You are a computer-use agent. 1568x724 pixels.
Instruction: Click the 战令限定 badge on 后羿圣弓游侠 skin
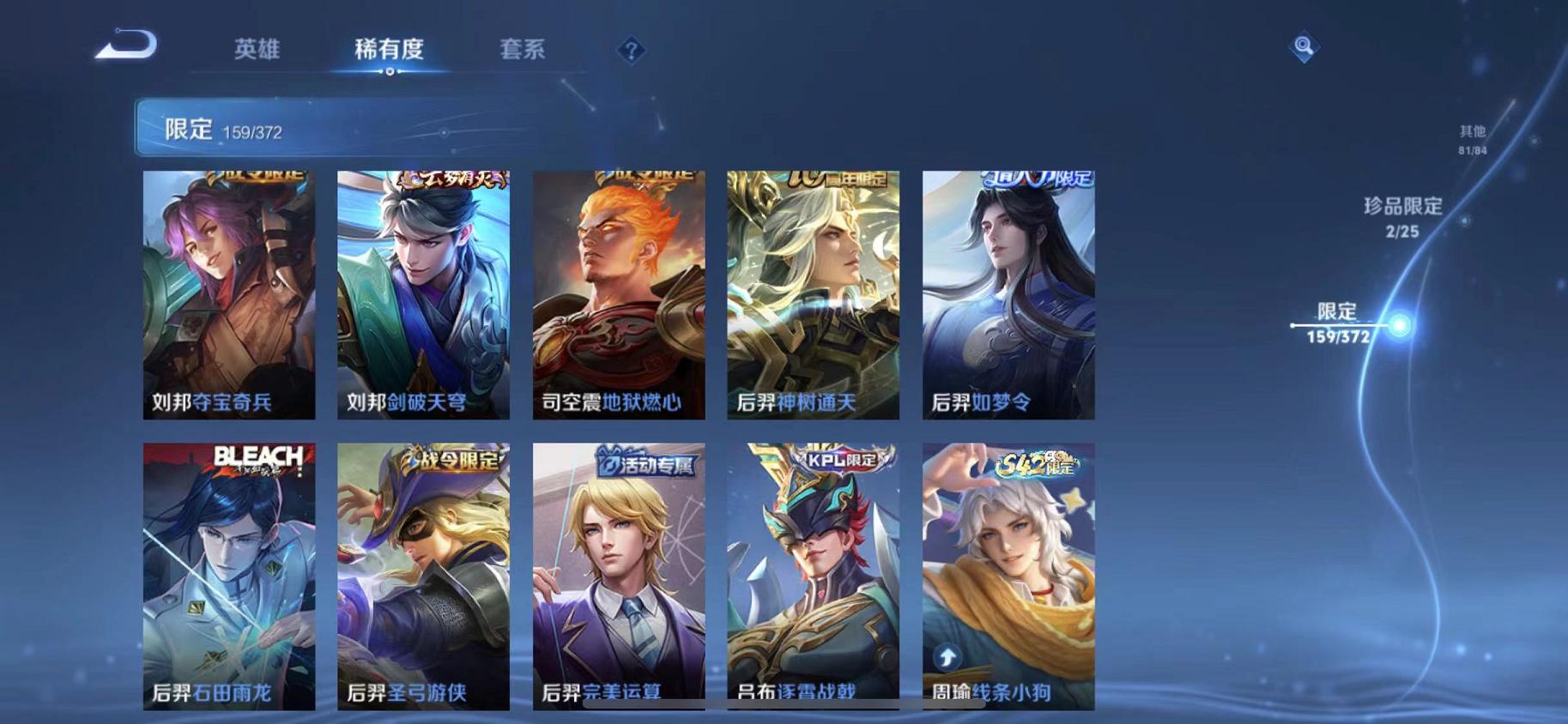point(445,460)
